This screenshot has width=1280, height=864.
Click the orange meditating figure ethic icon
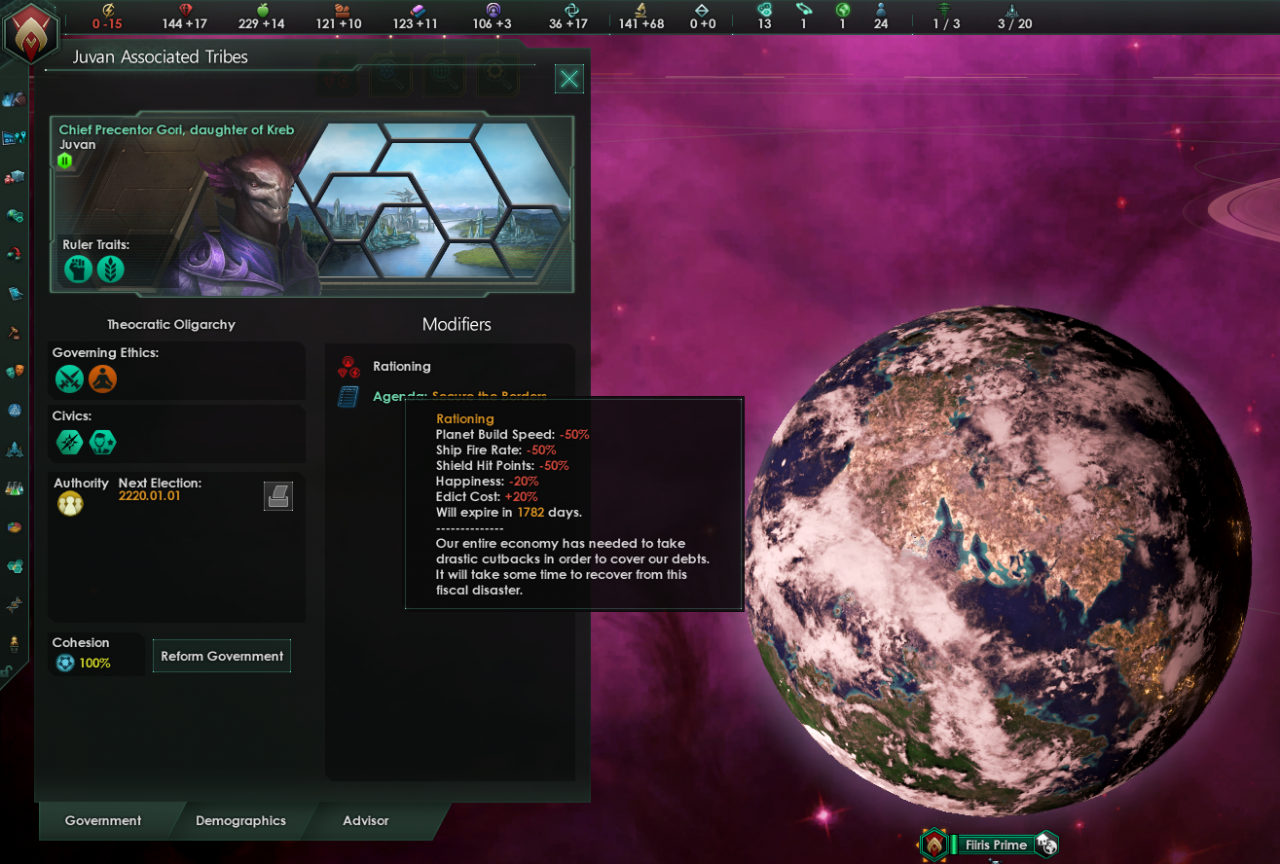pos(103,379)
